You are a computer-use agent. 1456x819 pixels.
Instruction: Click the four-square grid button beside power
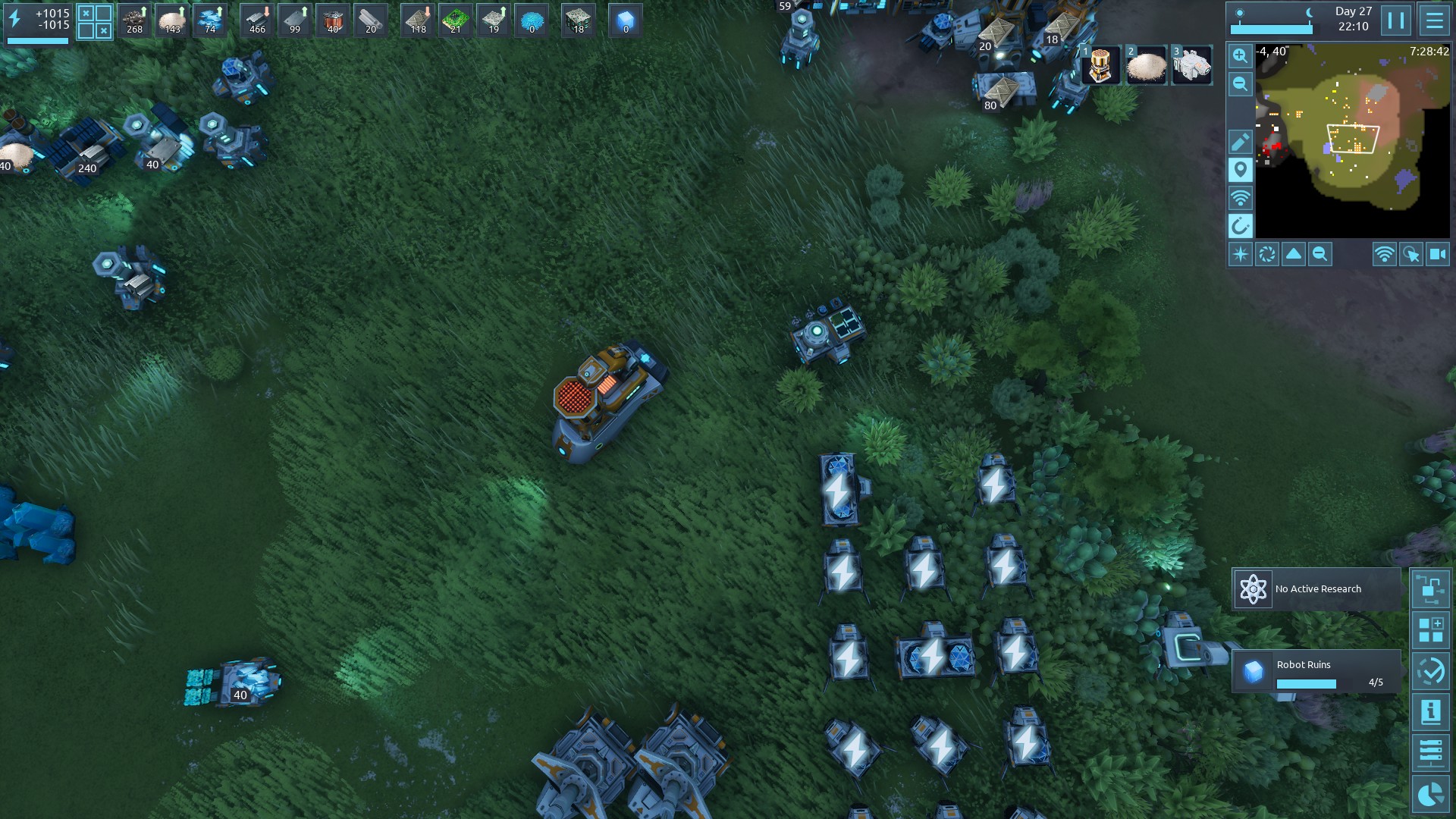[95, 22]
